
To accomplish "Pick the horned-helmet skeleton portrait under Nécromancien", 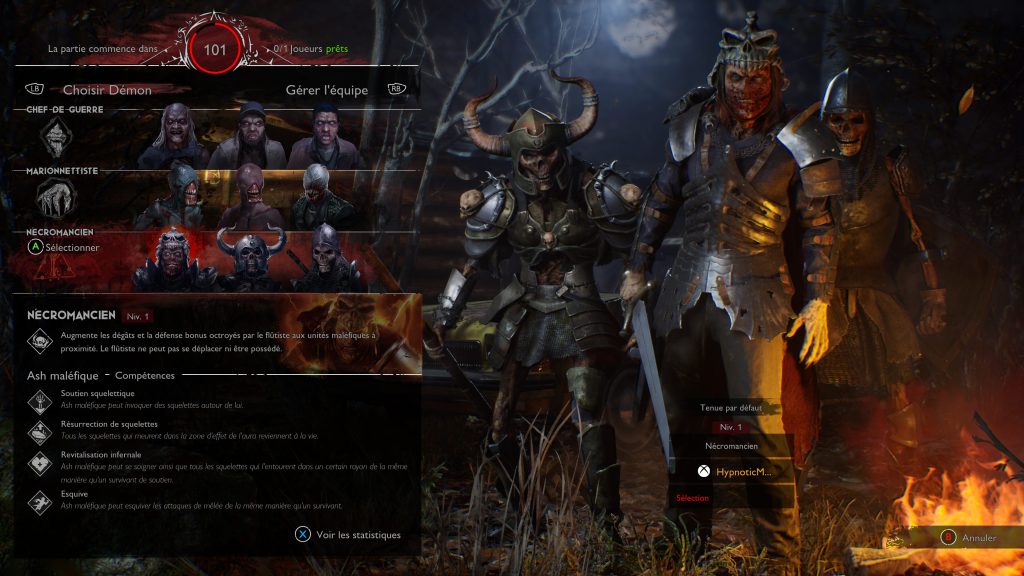I will [252, 262].
